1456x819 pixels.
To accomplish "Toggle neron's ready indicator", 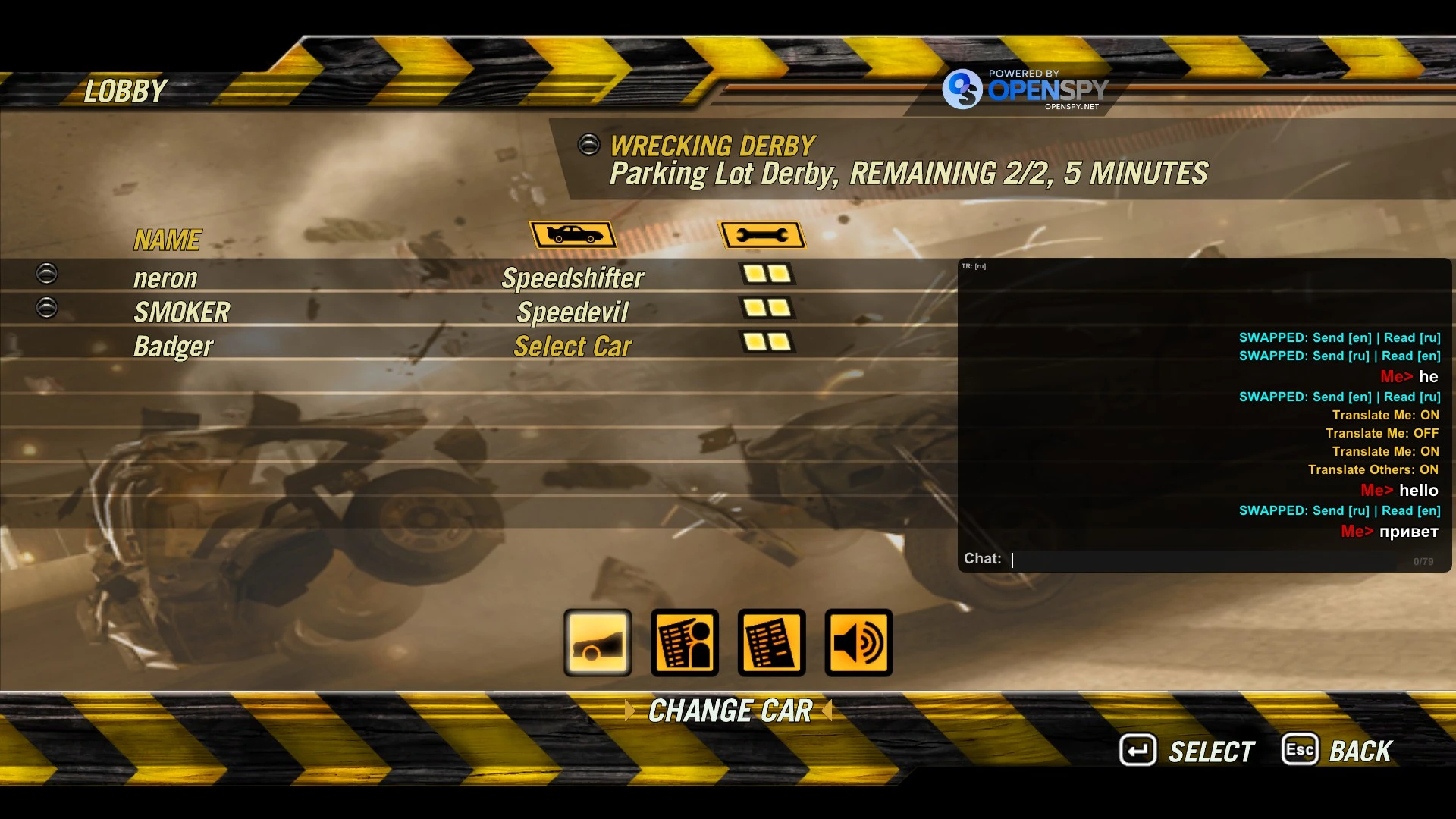I will [x=46, y=275].
